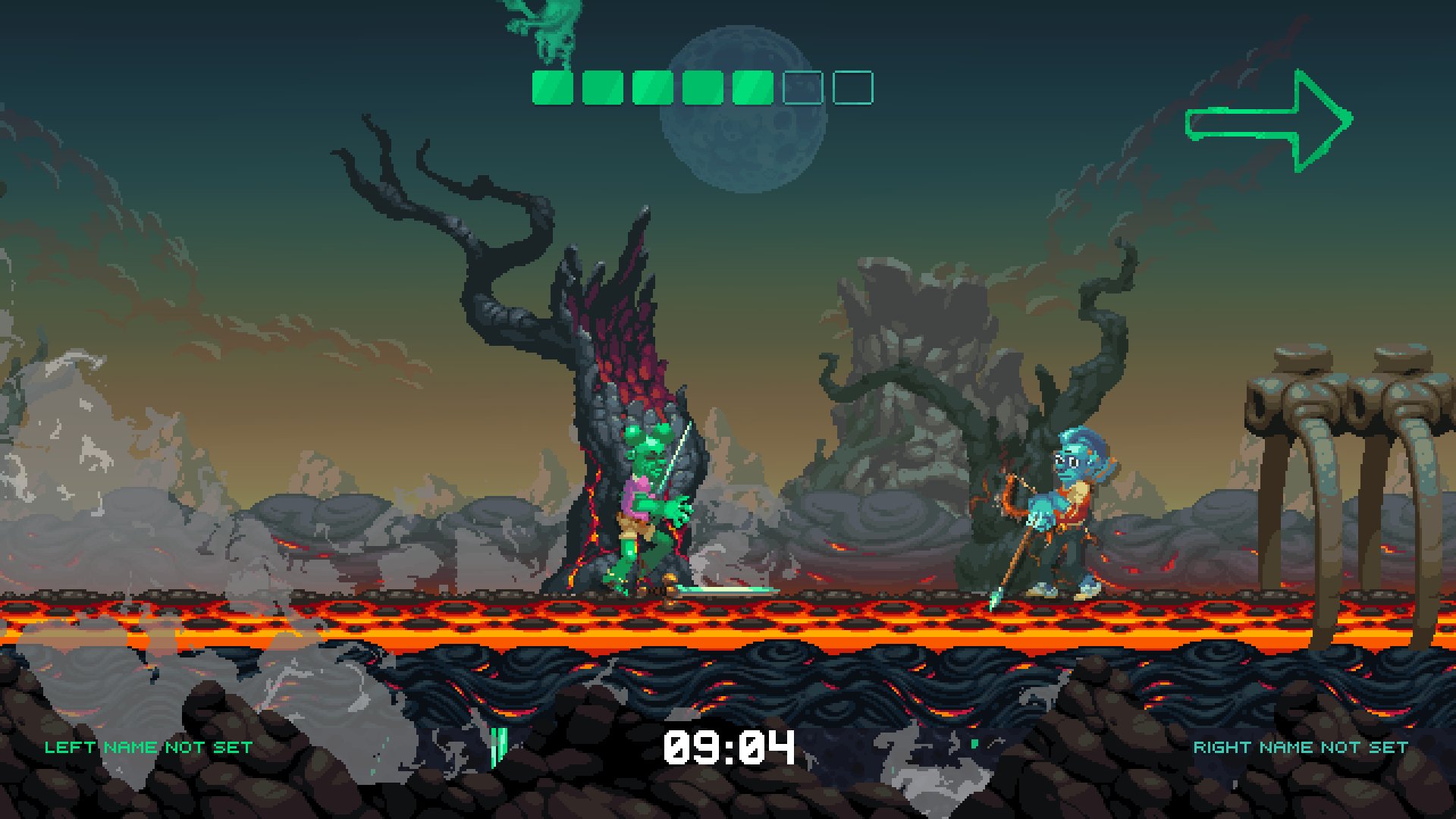This screenshot has width=1456, height=819.
Task: Expand the right player info section
Action: [x=1301, y=746]
